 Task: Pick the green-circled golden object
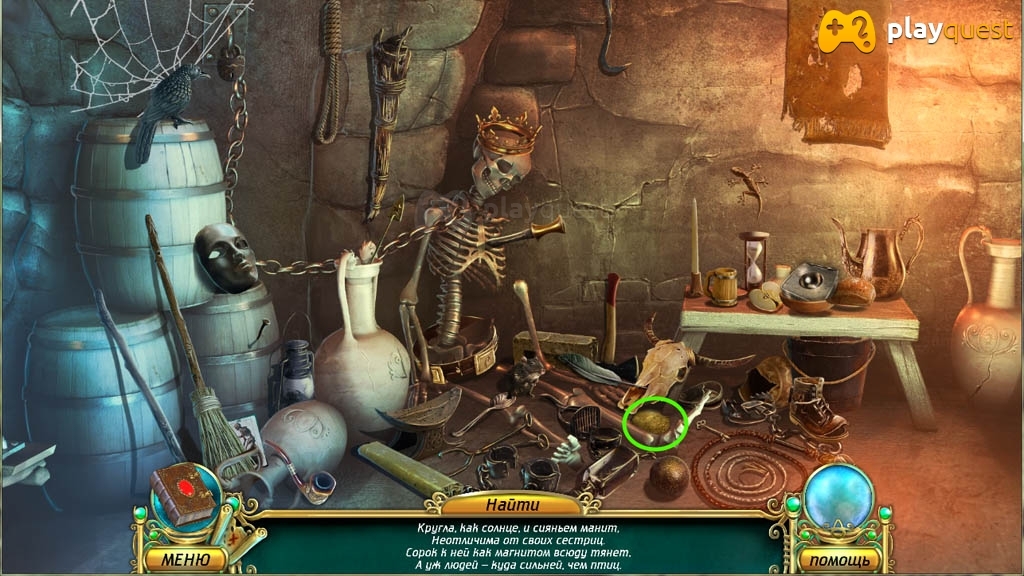[x=653, y=424]
